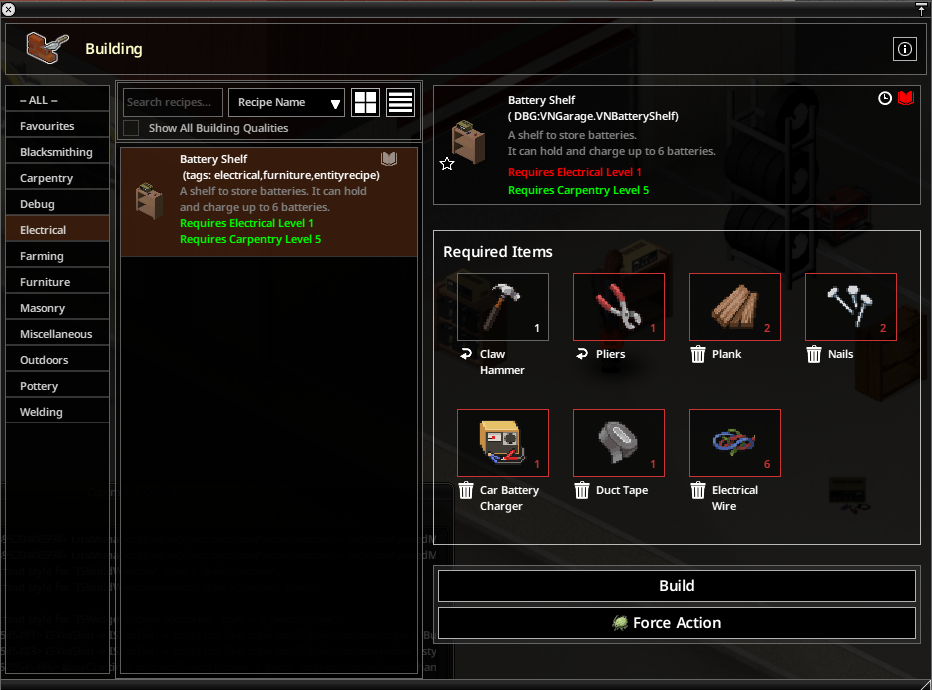The image size is (932, 690).
Task: Click the Build button
Action: click(676, 586)
